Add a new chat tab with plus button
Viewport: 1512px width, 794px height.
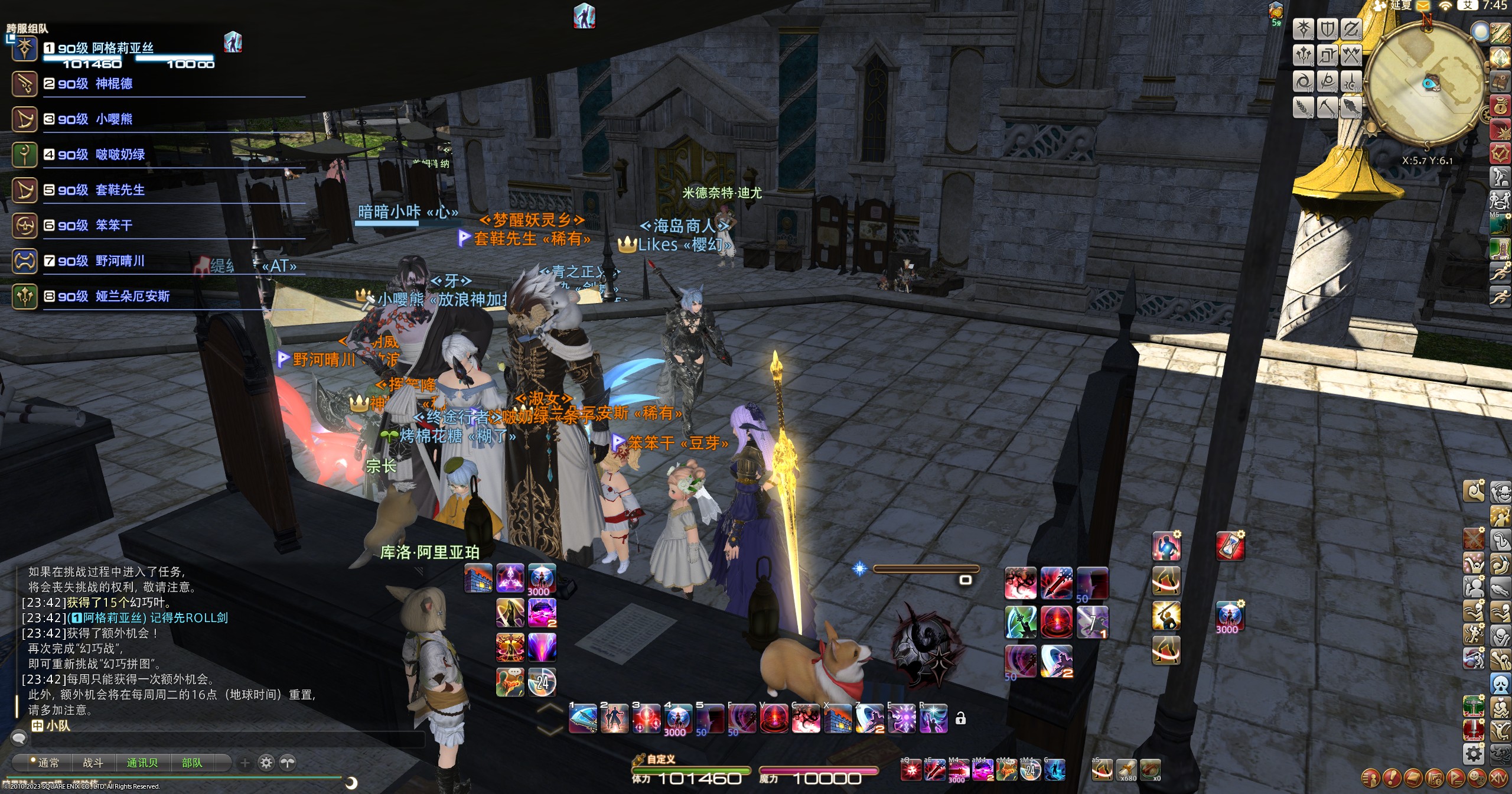245,763
